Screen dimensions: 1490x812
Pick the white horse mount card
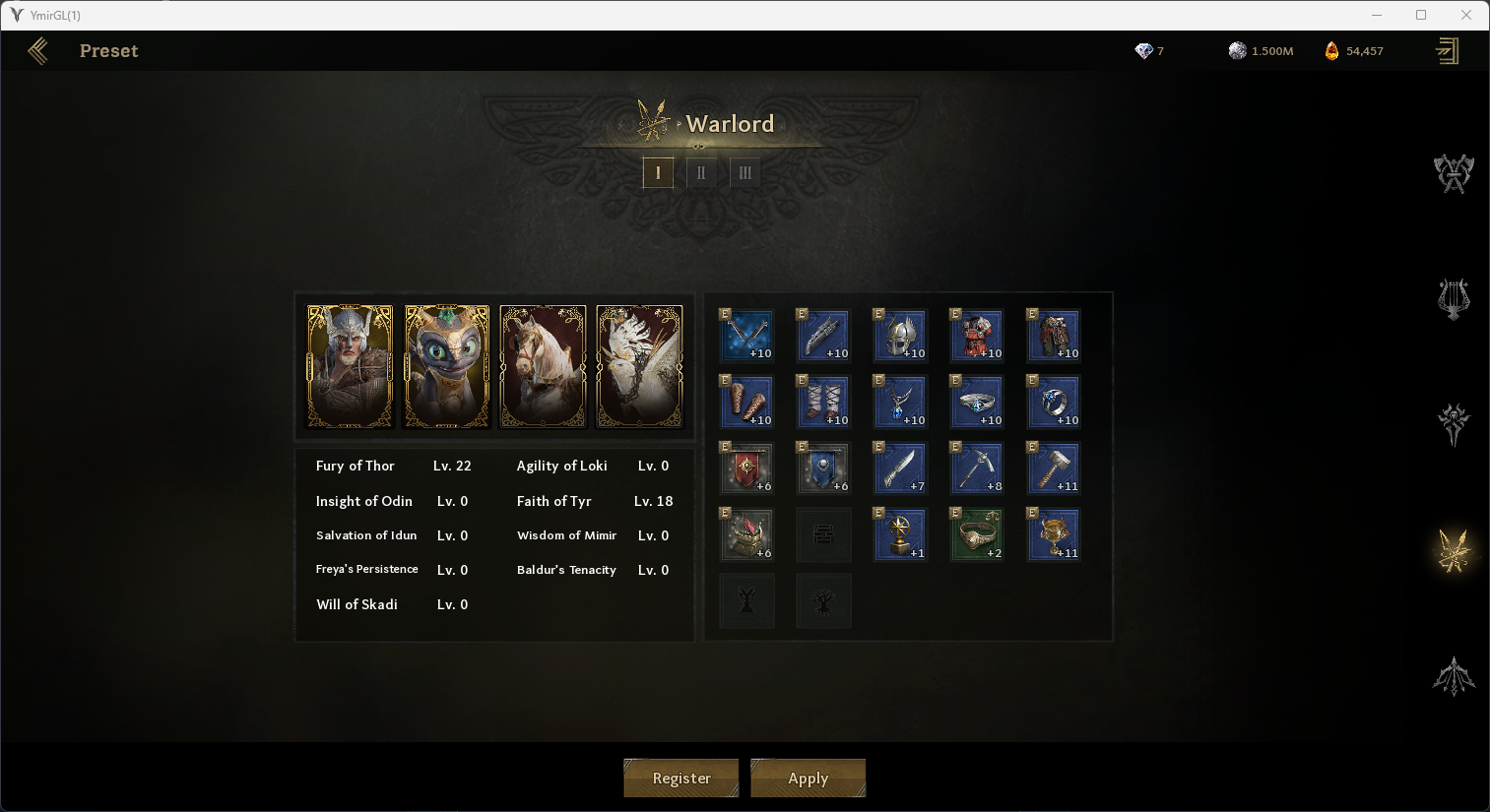click(544, 366)
